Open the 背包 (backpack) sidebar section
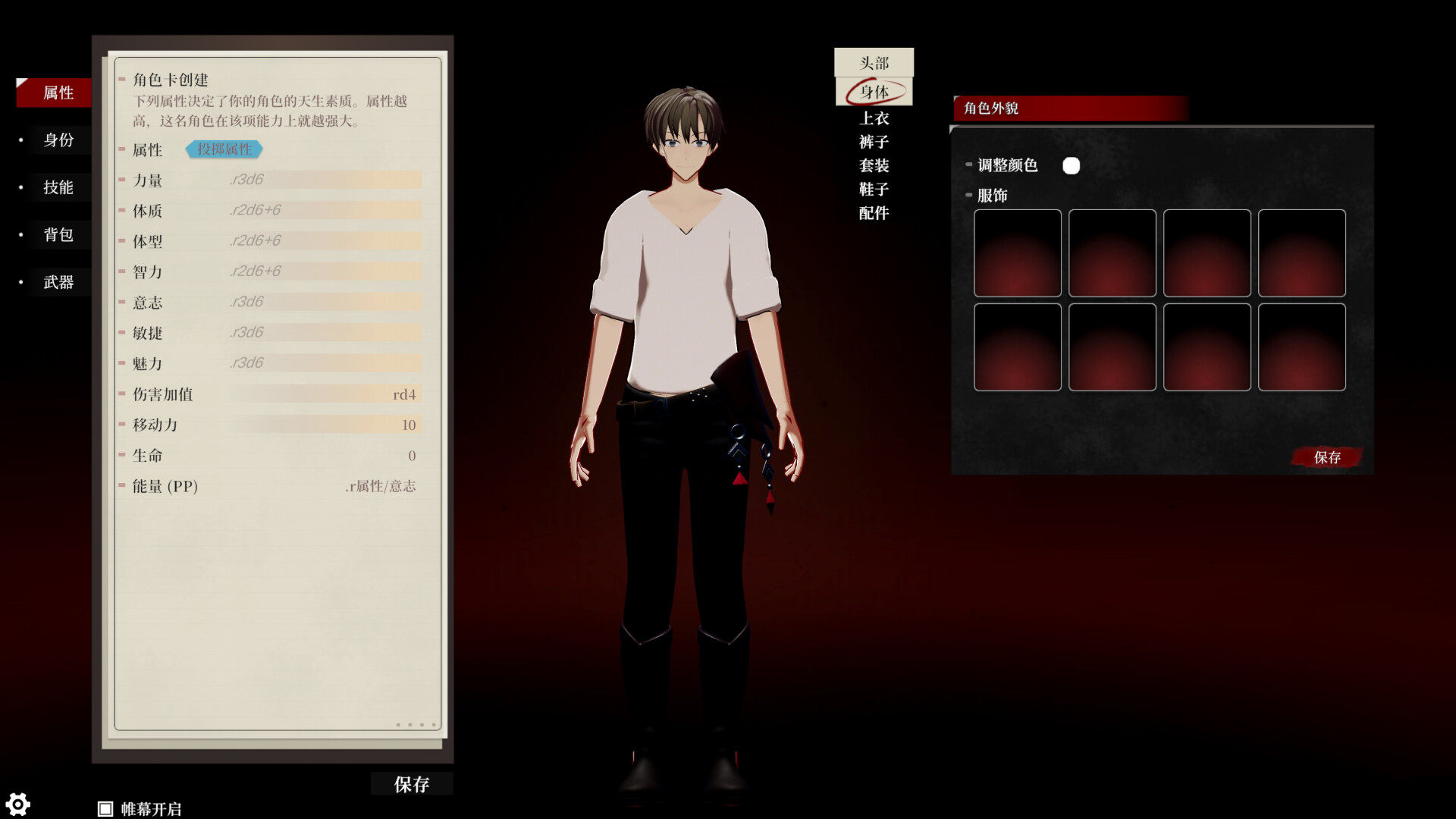The image size is (1456, 819). tap(59, 235)
